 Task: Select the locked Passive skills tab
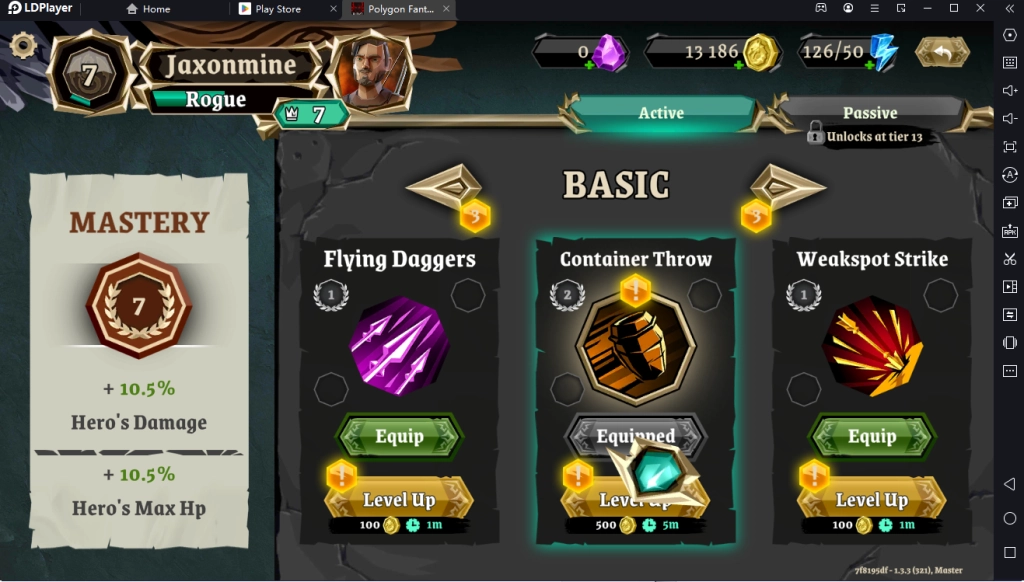point(869,113)
